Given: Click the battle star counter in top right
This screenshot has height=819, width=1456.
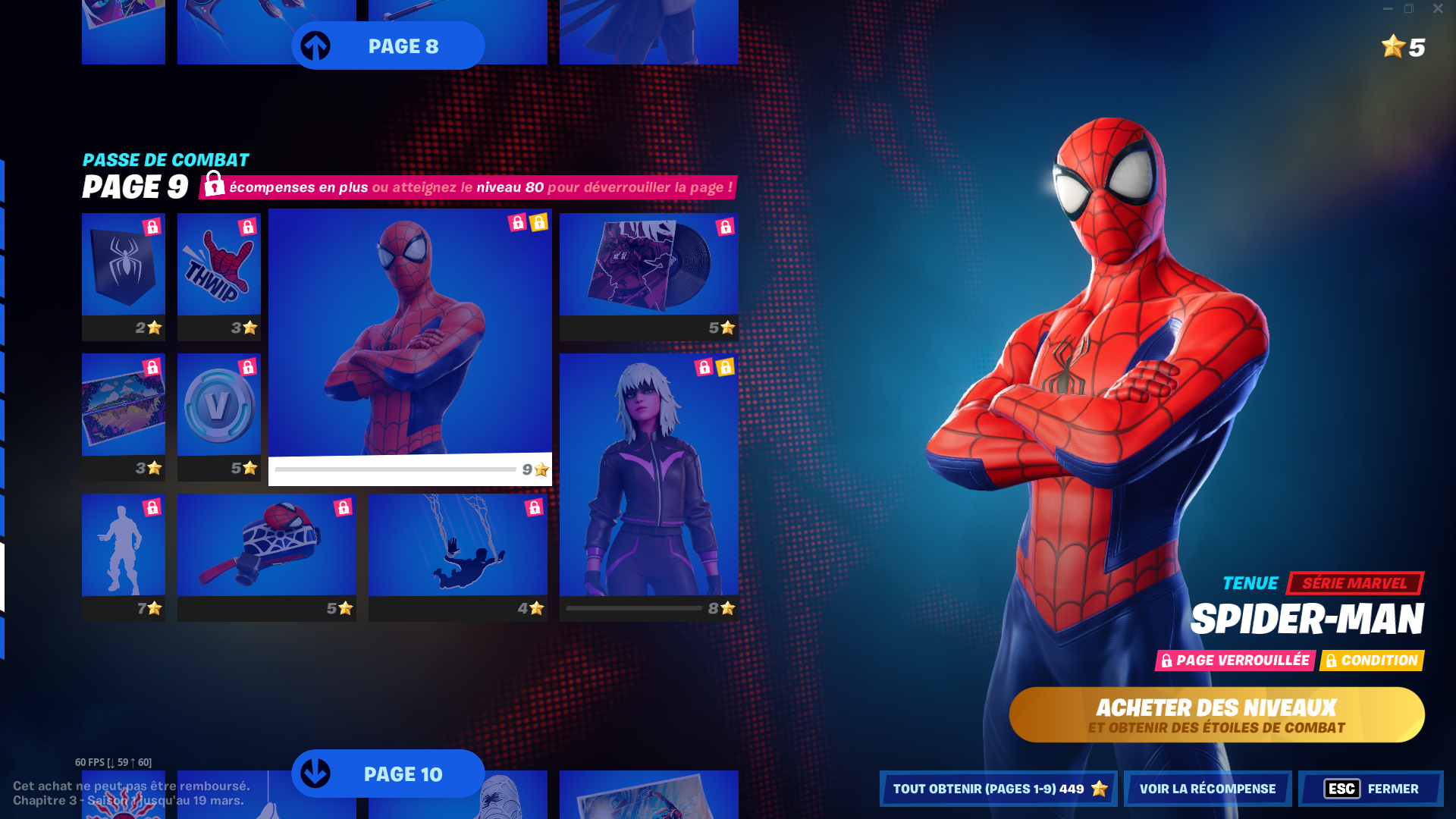Looking at the screenshot, I should click(x=1399, y=48).
